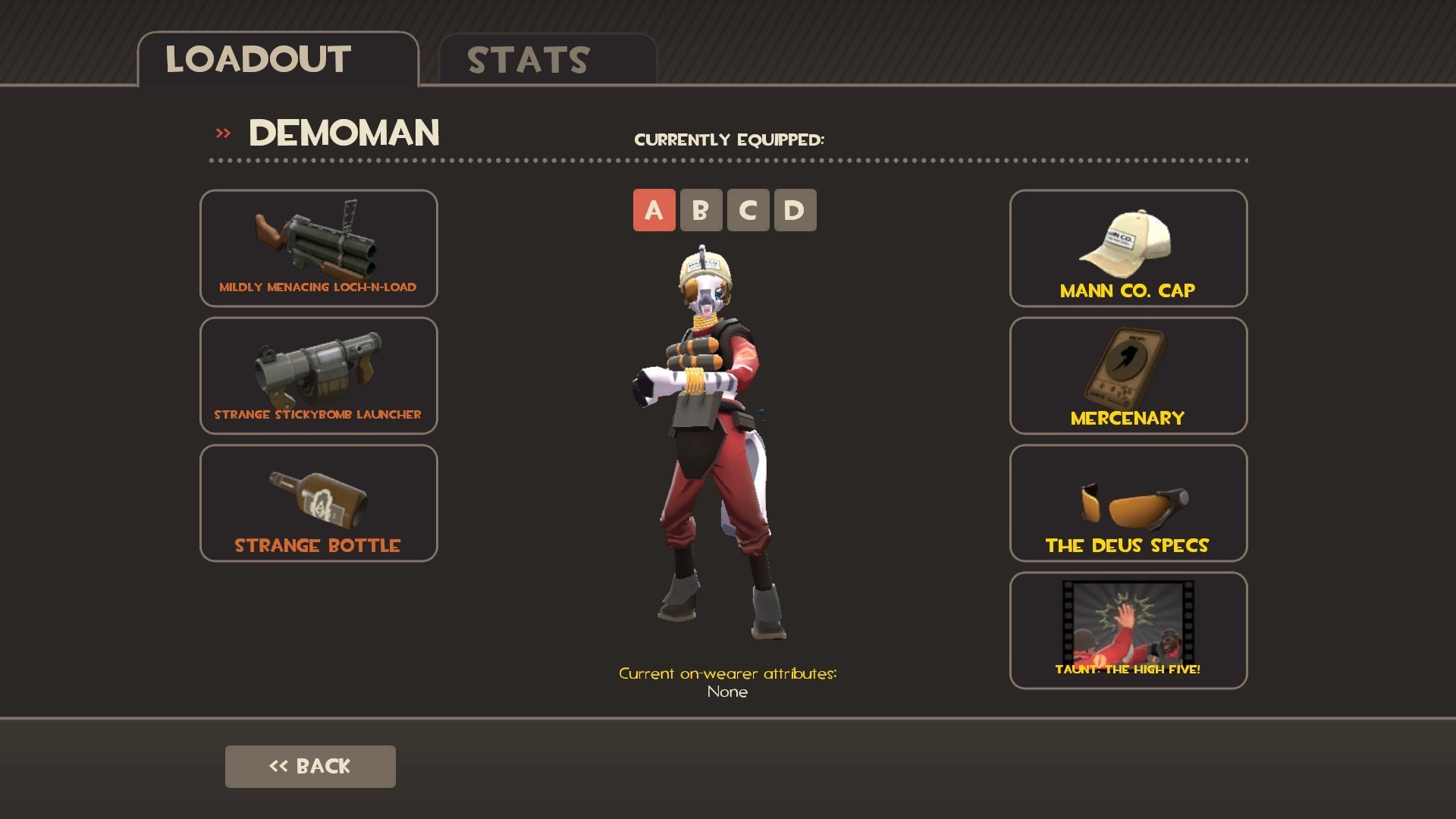Switch to loadout preset B
This screenshot has height=819, width=1456.
tap(701, 210)
